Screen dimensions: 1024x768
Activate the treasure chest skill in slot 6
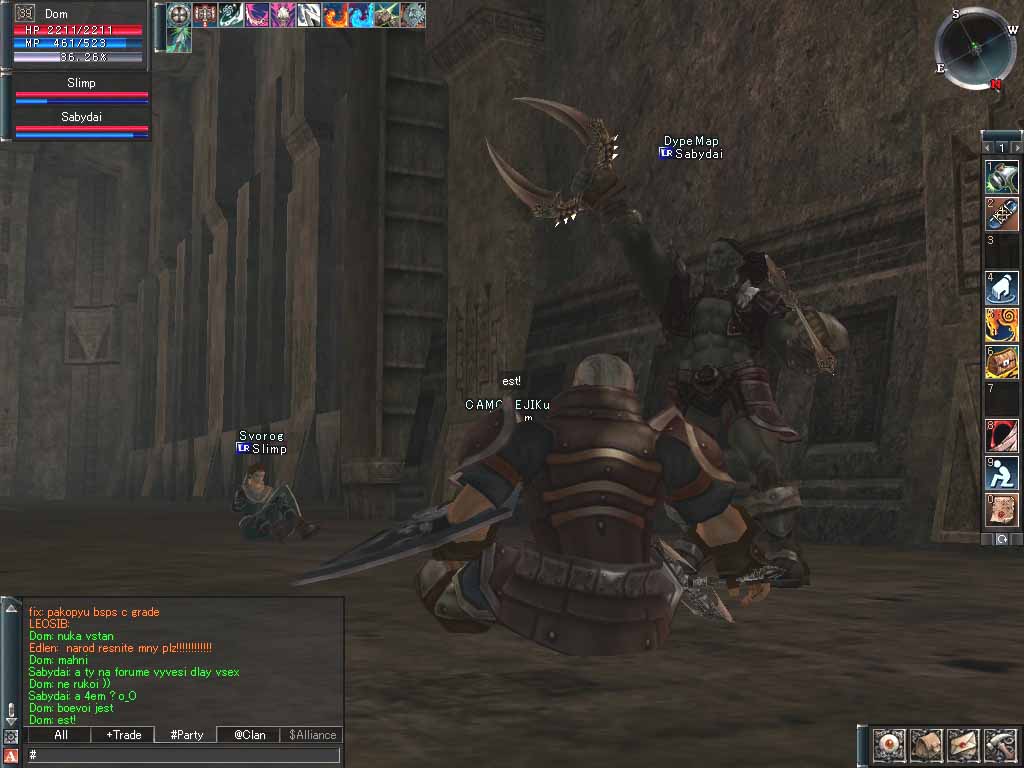coord(1002,362)
